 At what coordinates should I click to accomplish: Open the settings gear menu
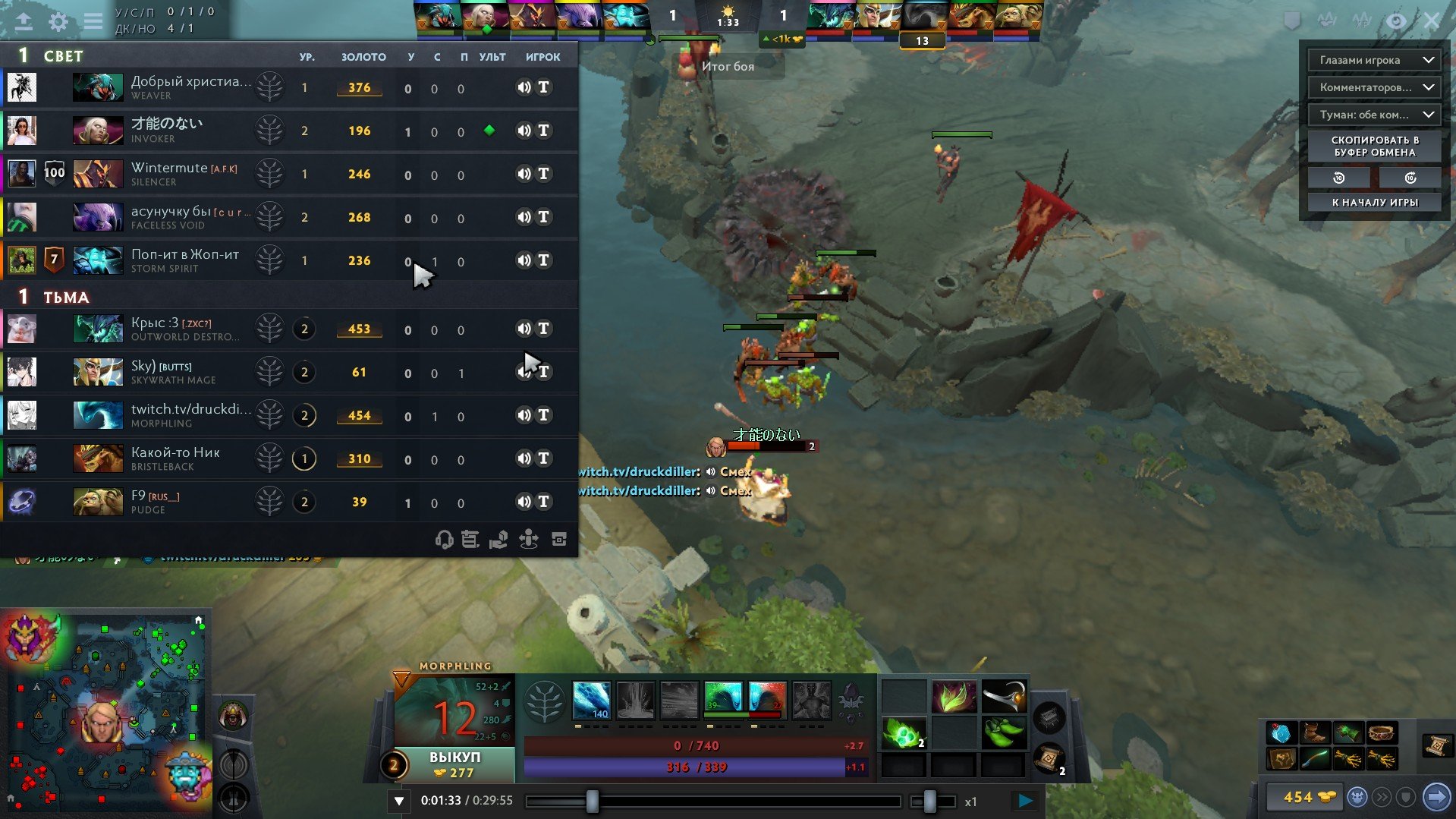tap(58, 21)
